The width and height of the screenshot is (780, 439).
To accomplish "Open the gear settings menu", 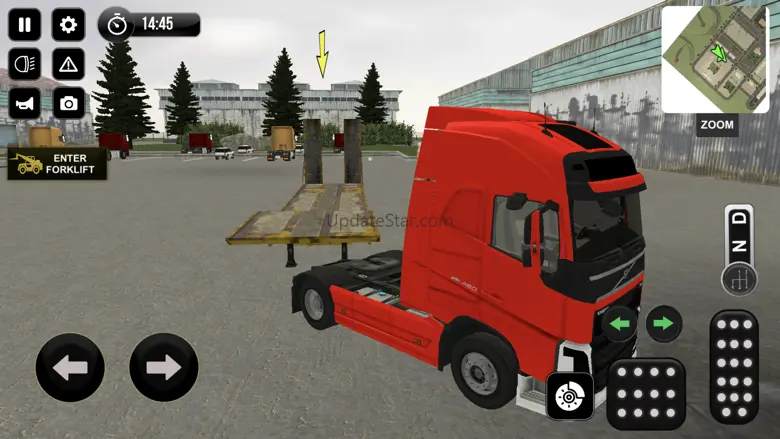I will [x=68, y=24].
